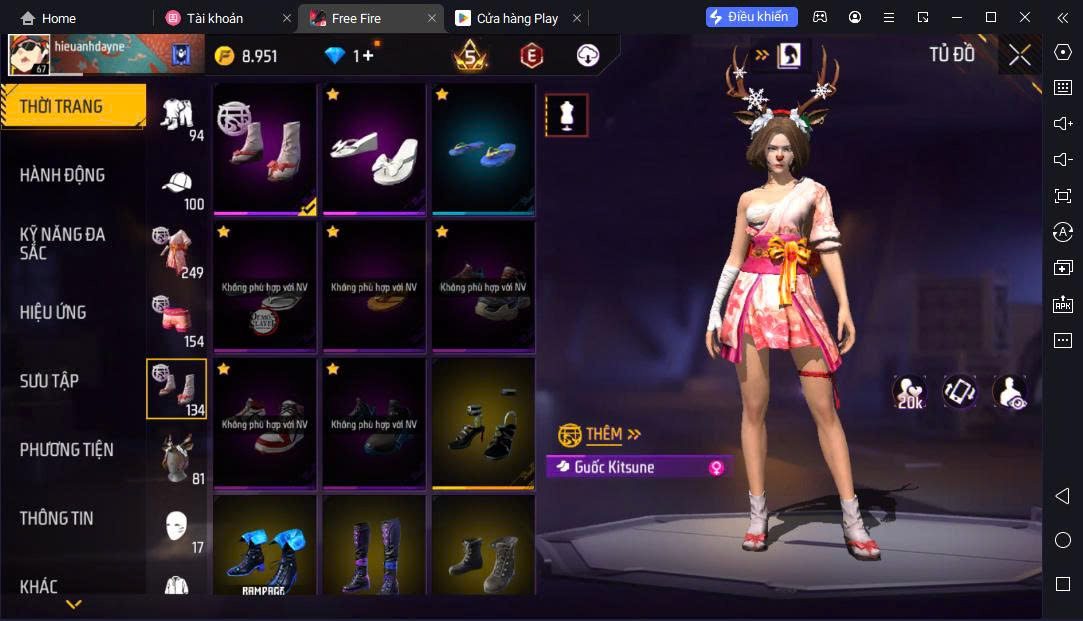This screenshot has height=621, width=1083.
Task: Switch to the HÀNH ĐỘNG tab
Action: (x=62, y=175)
